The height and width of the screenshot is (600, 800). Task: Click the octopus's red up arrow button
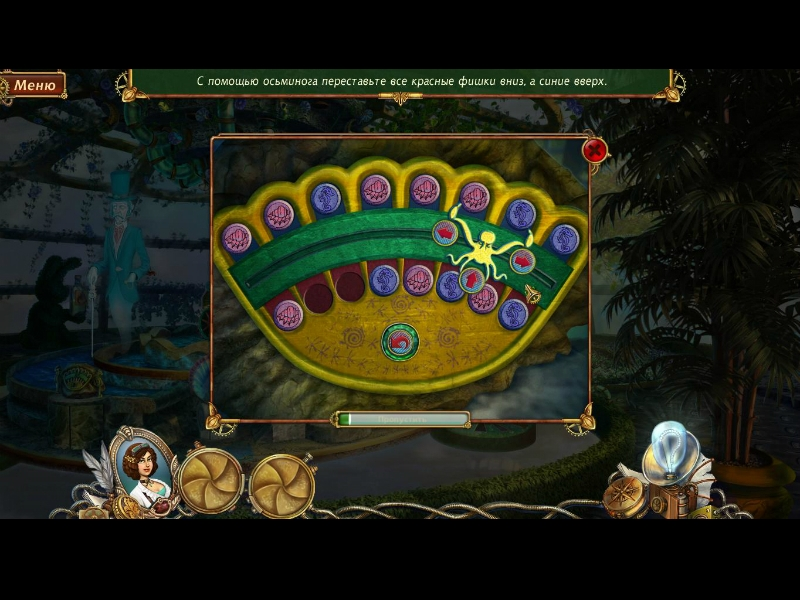point(471,280)
